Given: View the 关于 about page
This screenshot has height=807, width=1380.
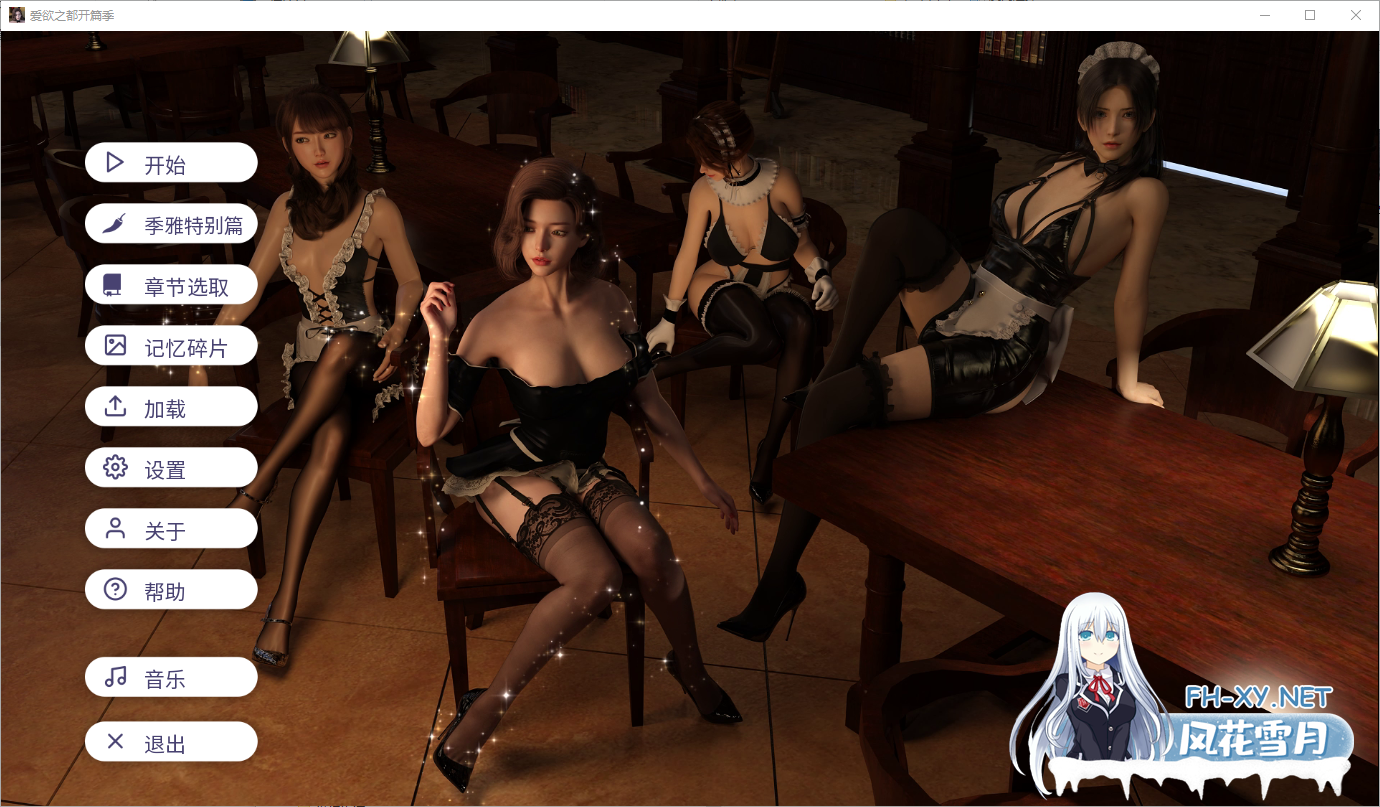Looking at the screenshot, I should click(x=170, y=528).
